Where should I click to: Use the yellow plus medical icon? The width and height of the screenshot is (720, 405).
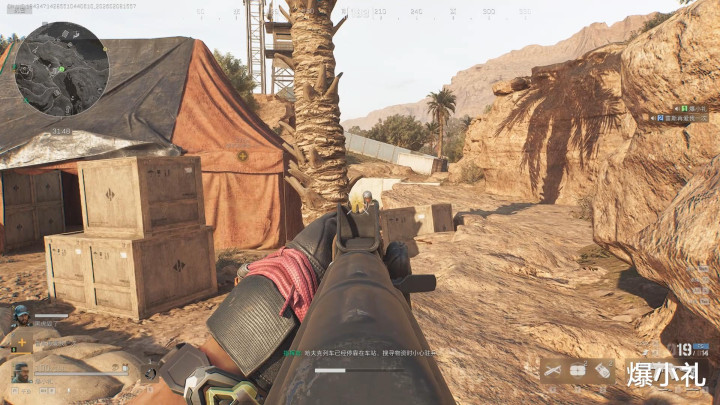pos(21,344)
